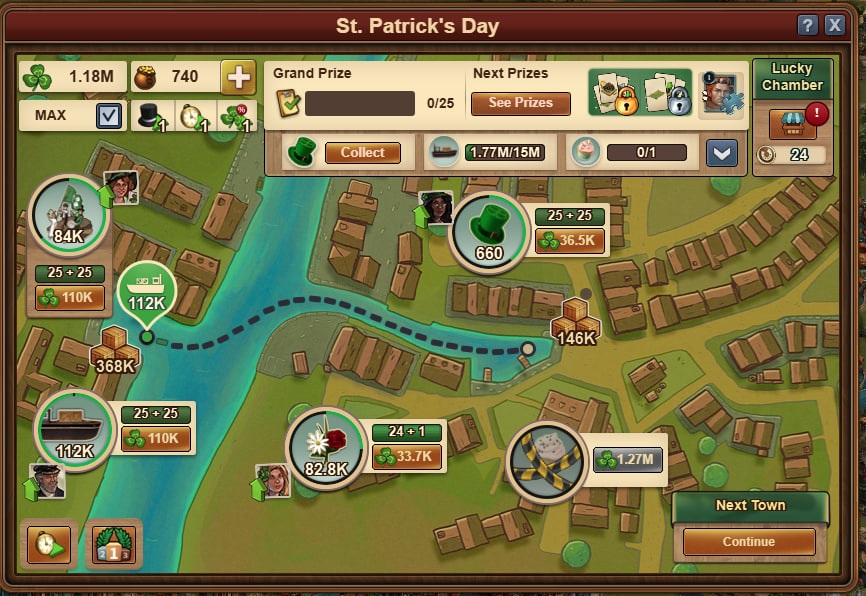
Task: Select the top hat booster icon
Action: (x=153, y=116)
